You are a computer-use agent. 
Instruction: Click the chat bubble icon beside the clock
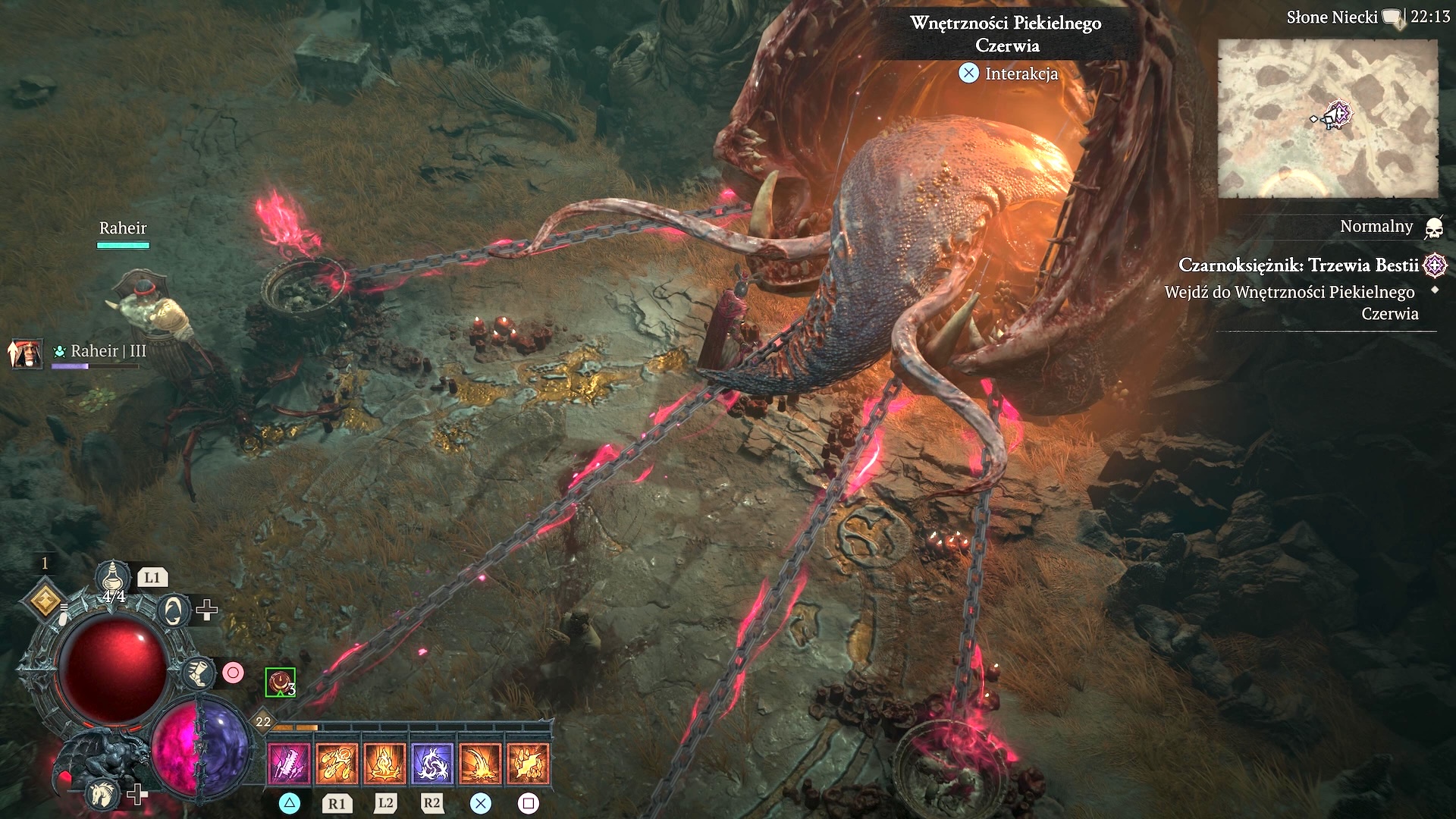(1392, 18)
